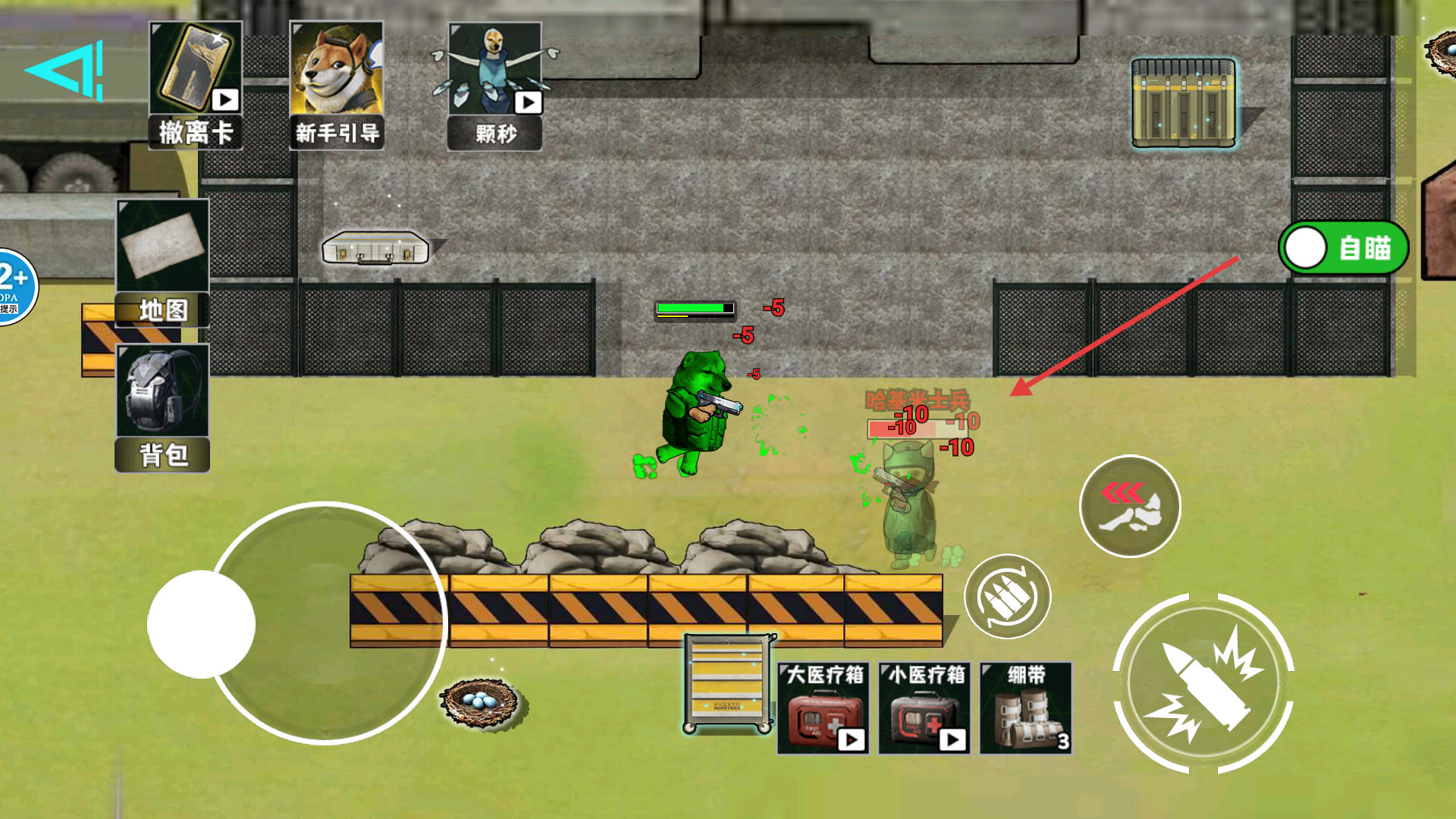Screen dimensions: 1456x819
Task: Use the 小医疗箱 small medkit
Action: pos(924,709)
